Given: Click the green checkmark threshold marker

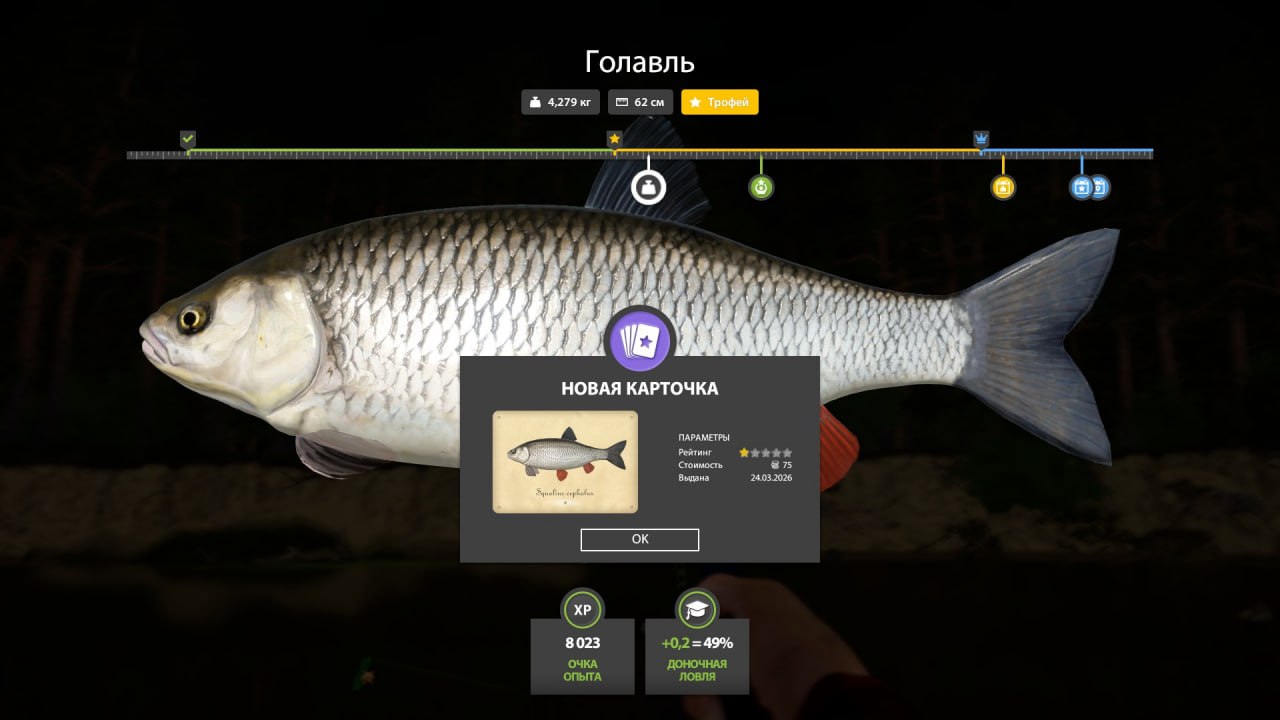Looking at the screenshot, I should (x=188, y=139).
